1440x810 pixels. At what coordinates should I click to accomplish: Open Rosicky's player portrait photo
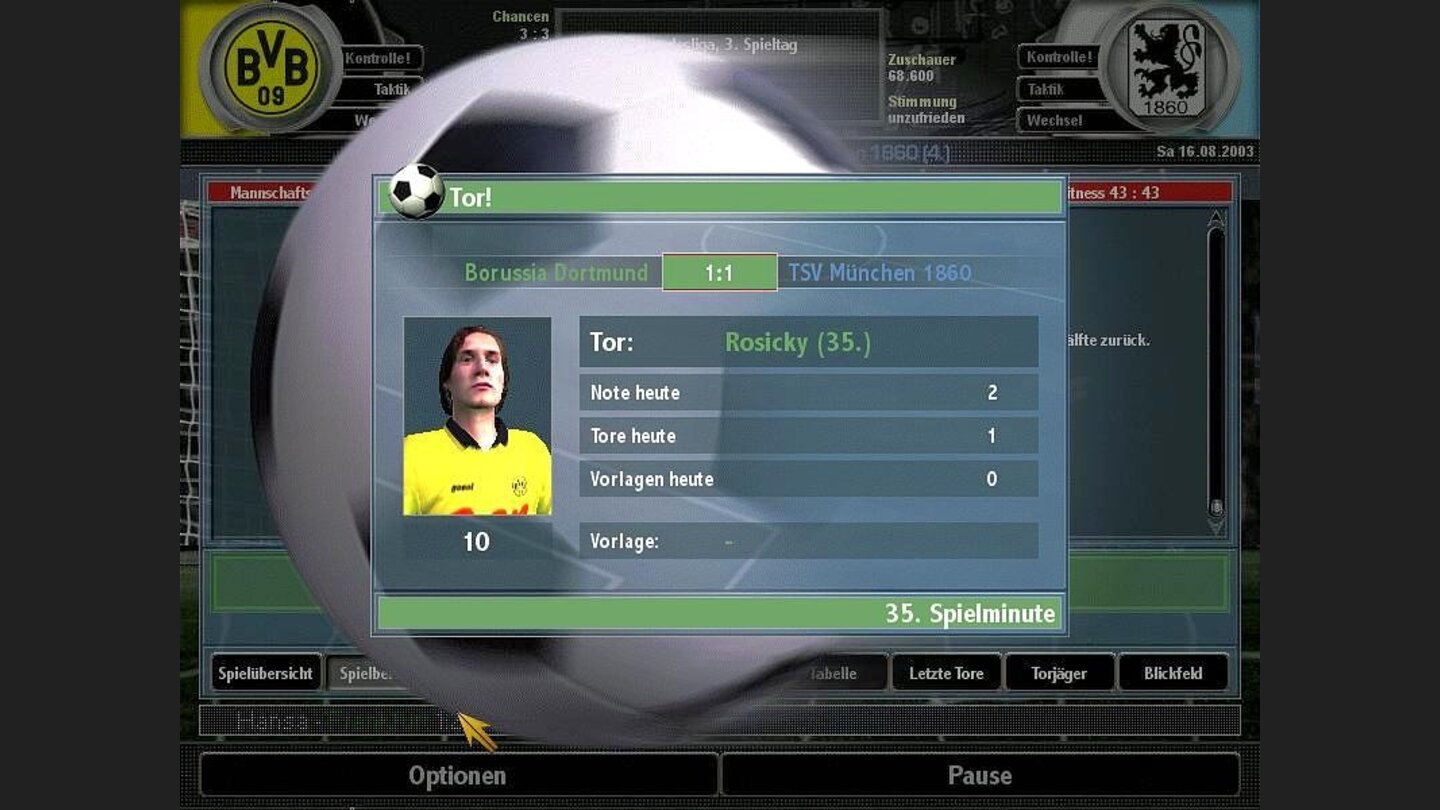pyautogui.click(x=478, y=420)
